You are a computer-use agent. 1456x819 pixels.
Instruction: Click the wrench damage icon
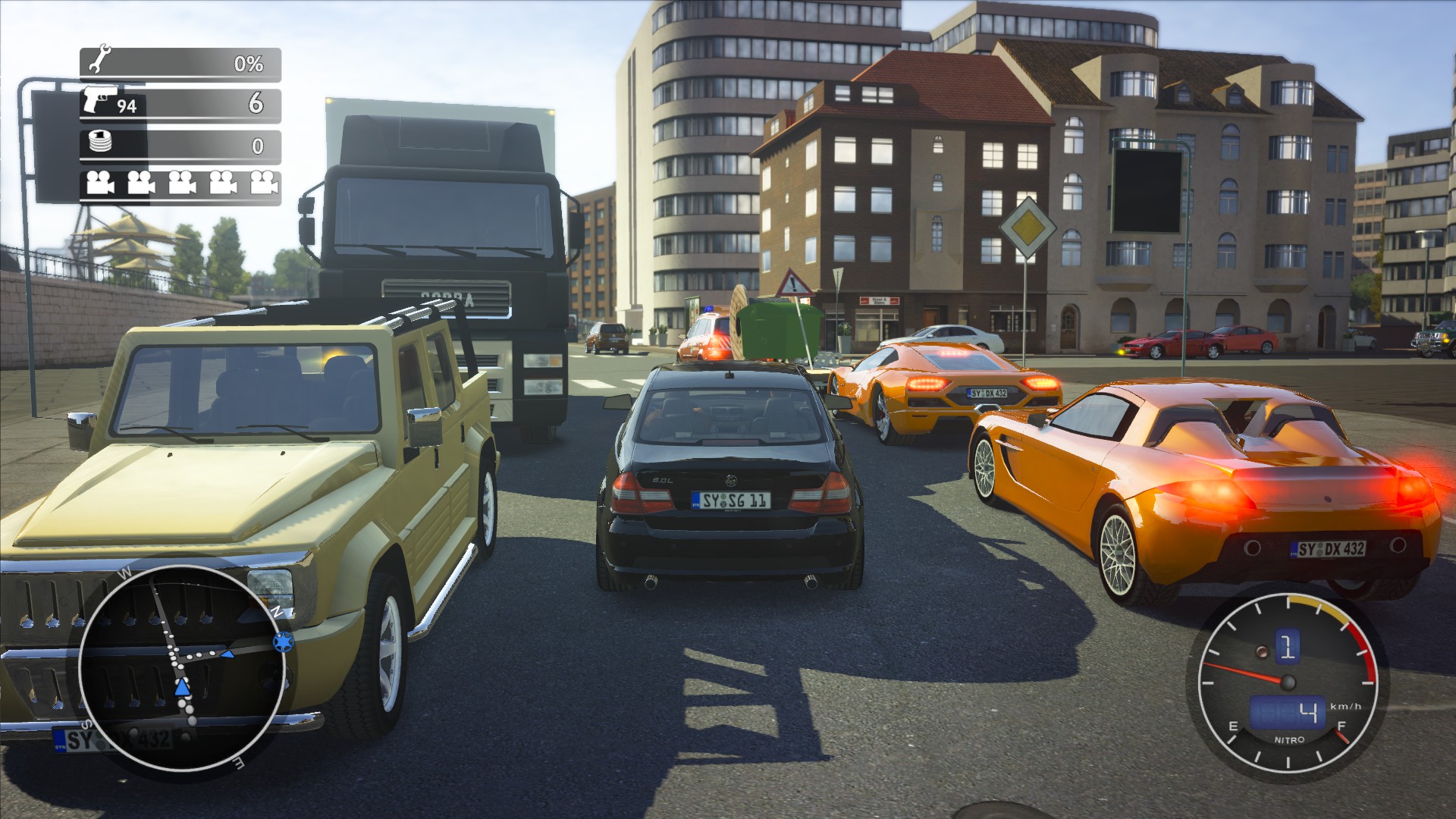pyautogui.click(x=99, y=60)
